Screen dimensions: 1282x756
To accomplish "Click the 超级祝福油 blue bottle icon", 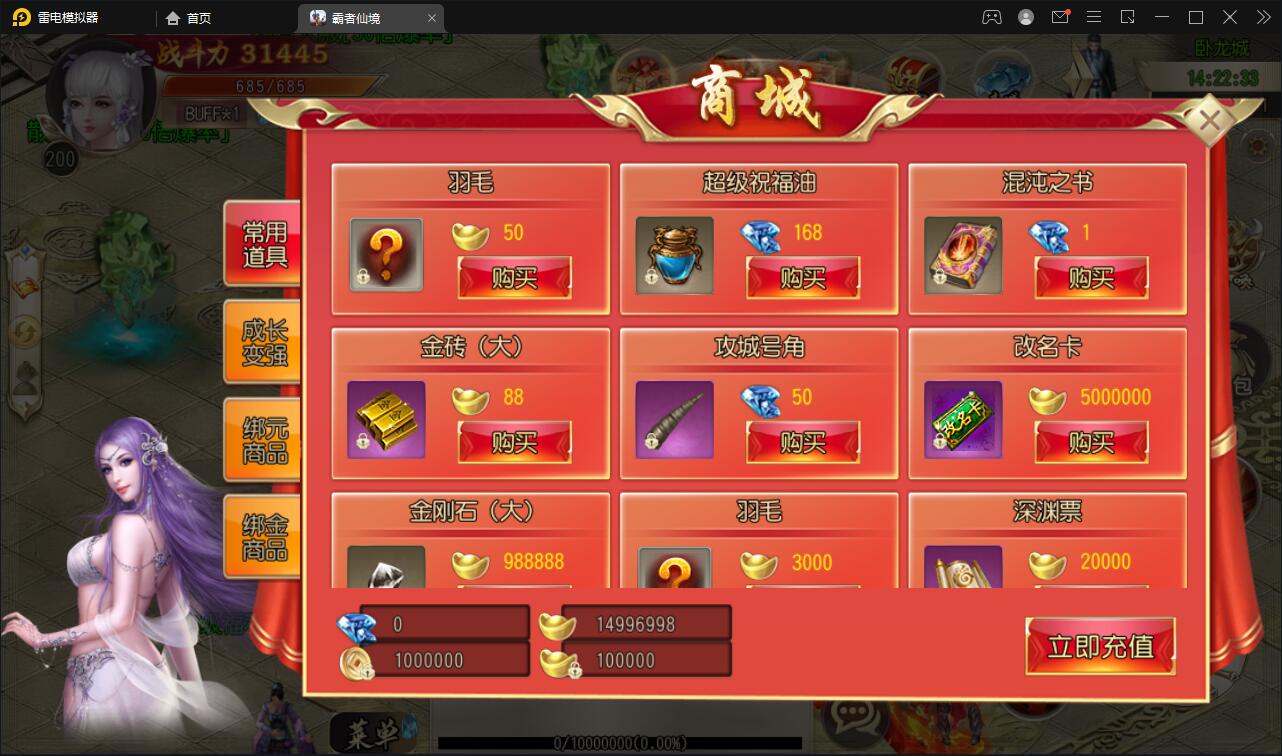I will pos(673,255).
